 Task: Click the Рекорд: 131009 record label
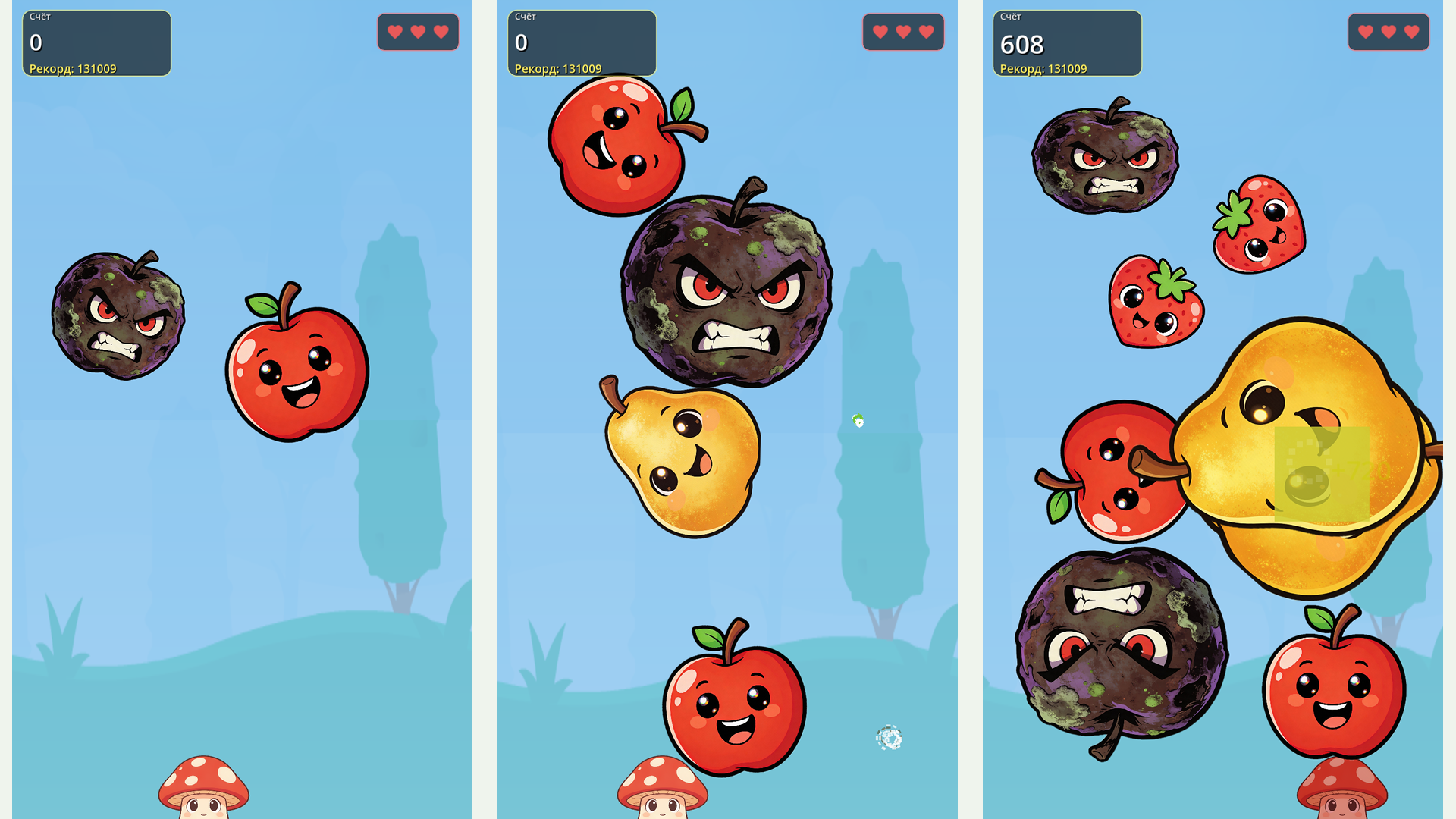[72, 68]
